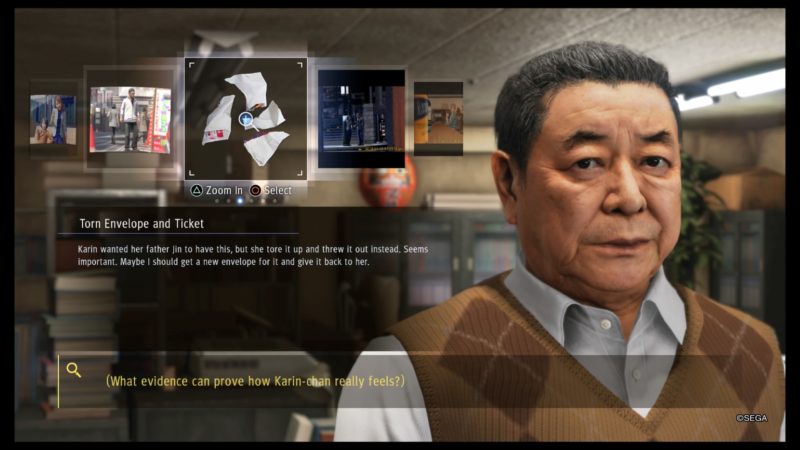The image size is (800, 450).
Task: Pick the dark nighttime street photo evidence
Action: 361,118
